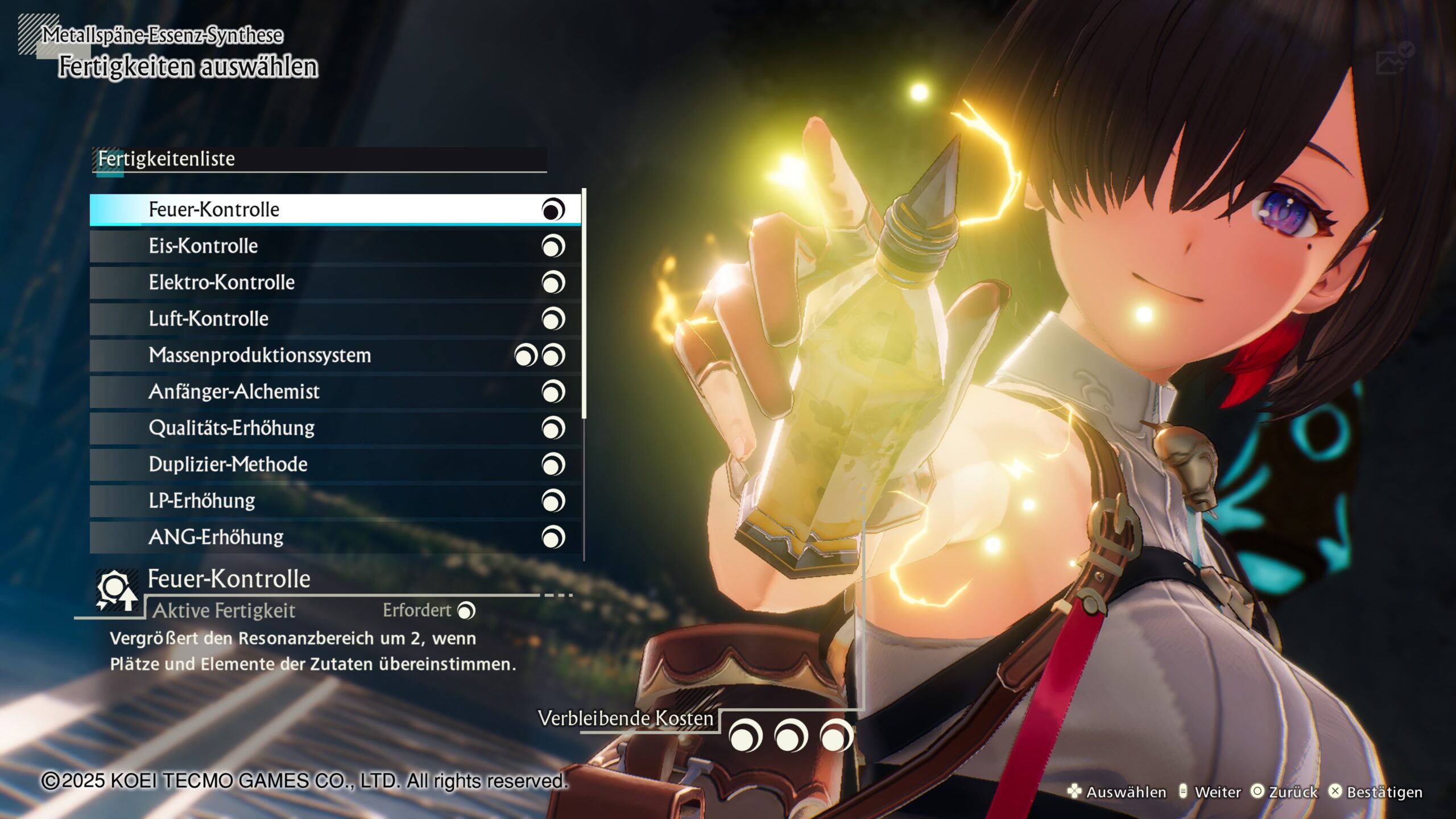Select the LP-Erhöhung skill entry
The height and width of the screenshot is (819, 1456).
pyautogui.click(x=336, y=501)
